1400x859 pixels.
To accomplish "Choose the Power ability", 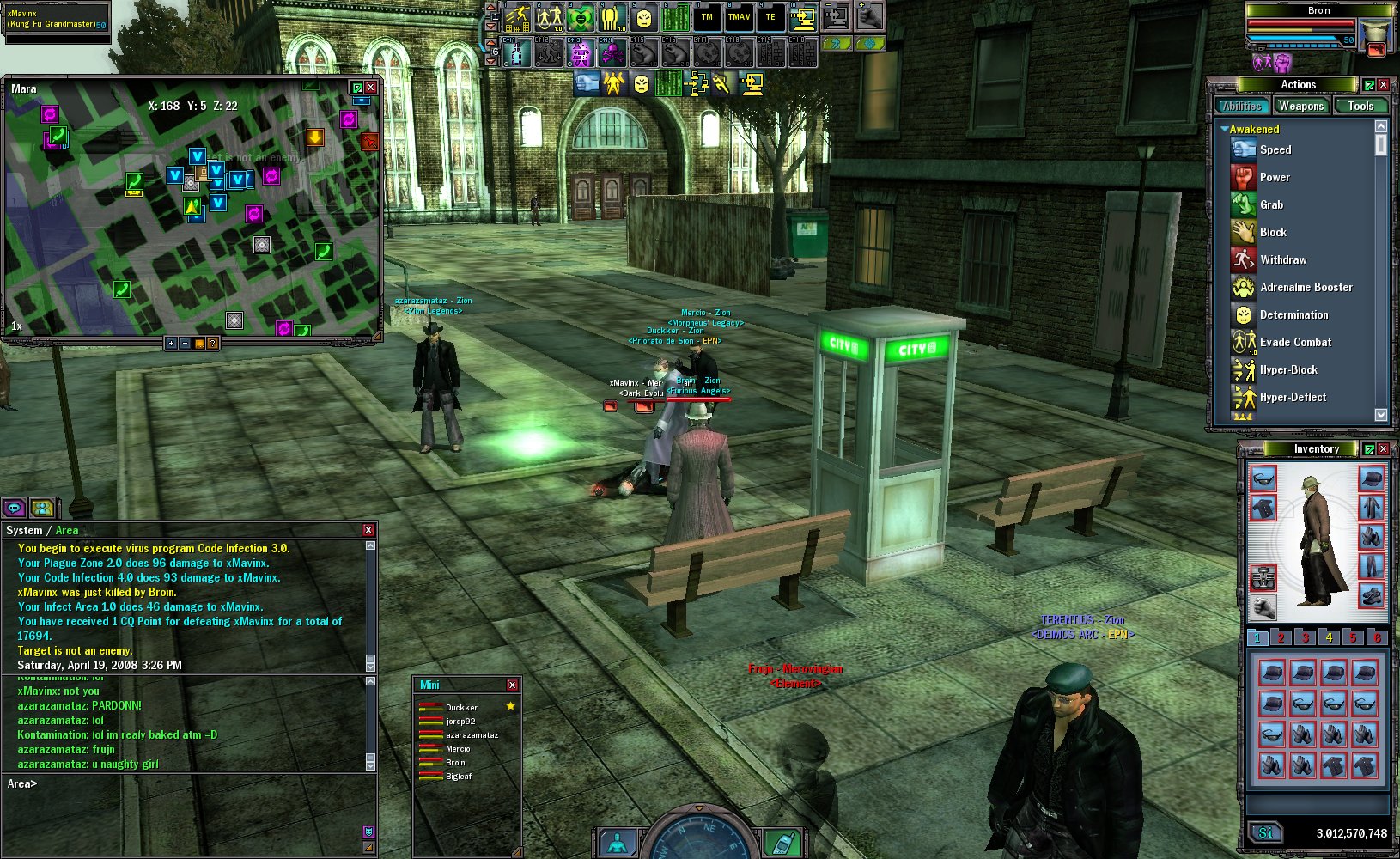I will point(1275,177).
